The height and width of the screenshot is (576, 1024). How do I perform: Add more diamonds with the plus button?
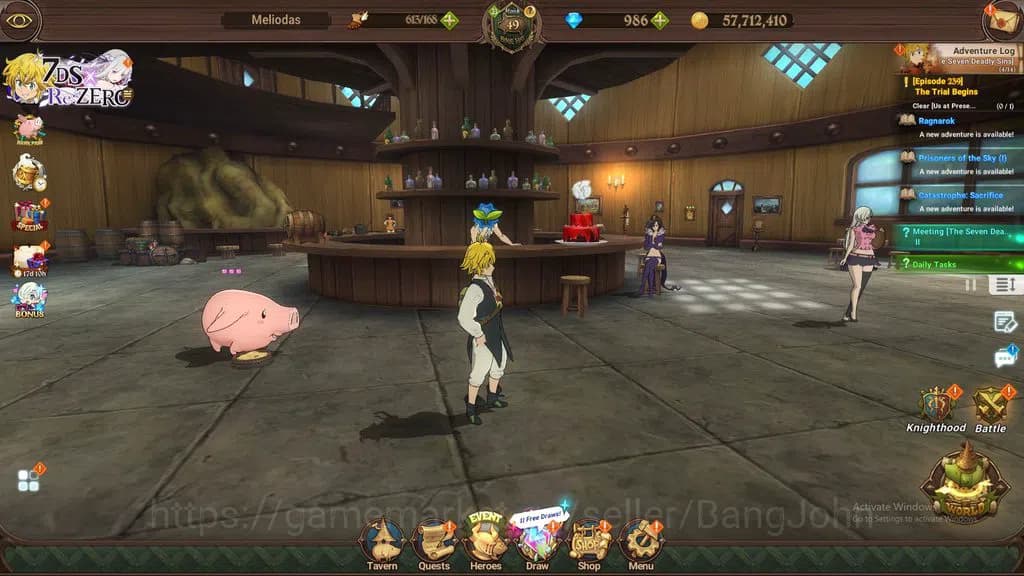click(660, 20)
